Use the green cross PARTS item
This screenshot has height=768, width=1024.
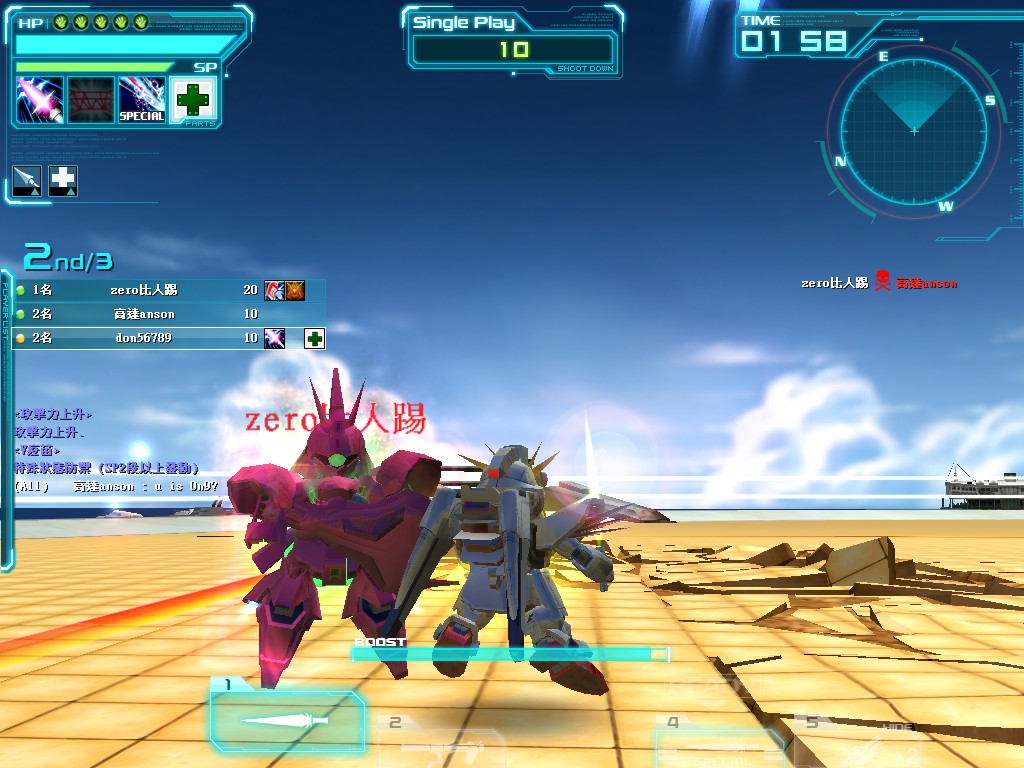click(193, 100)
